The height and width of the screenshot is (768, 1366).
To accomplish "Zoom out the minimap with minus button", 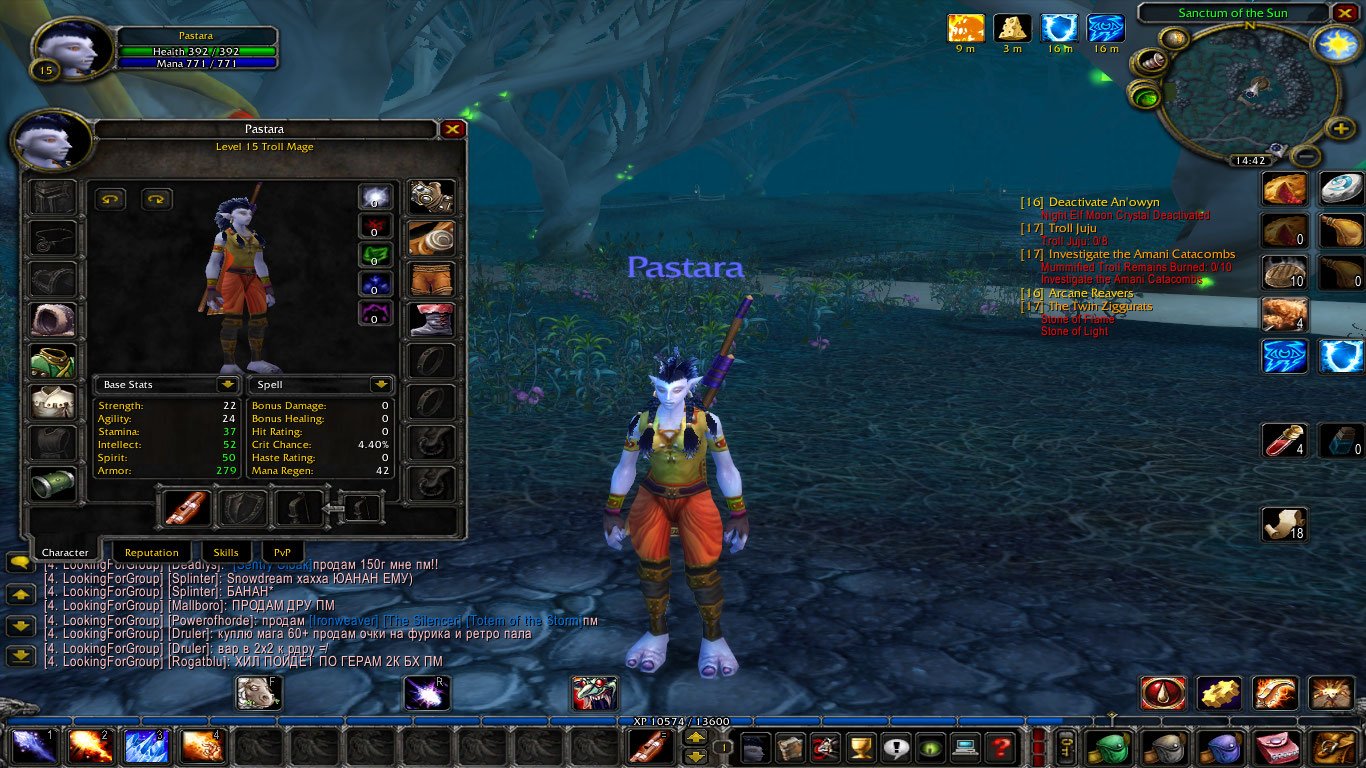I will (x=1306, y=156).
